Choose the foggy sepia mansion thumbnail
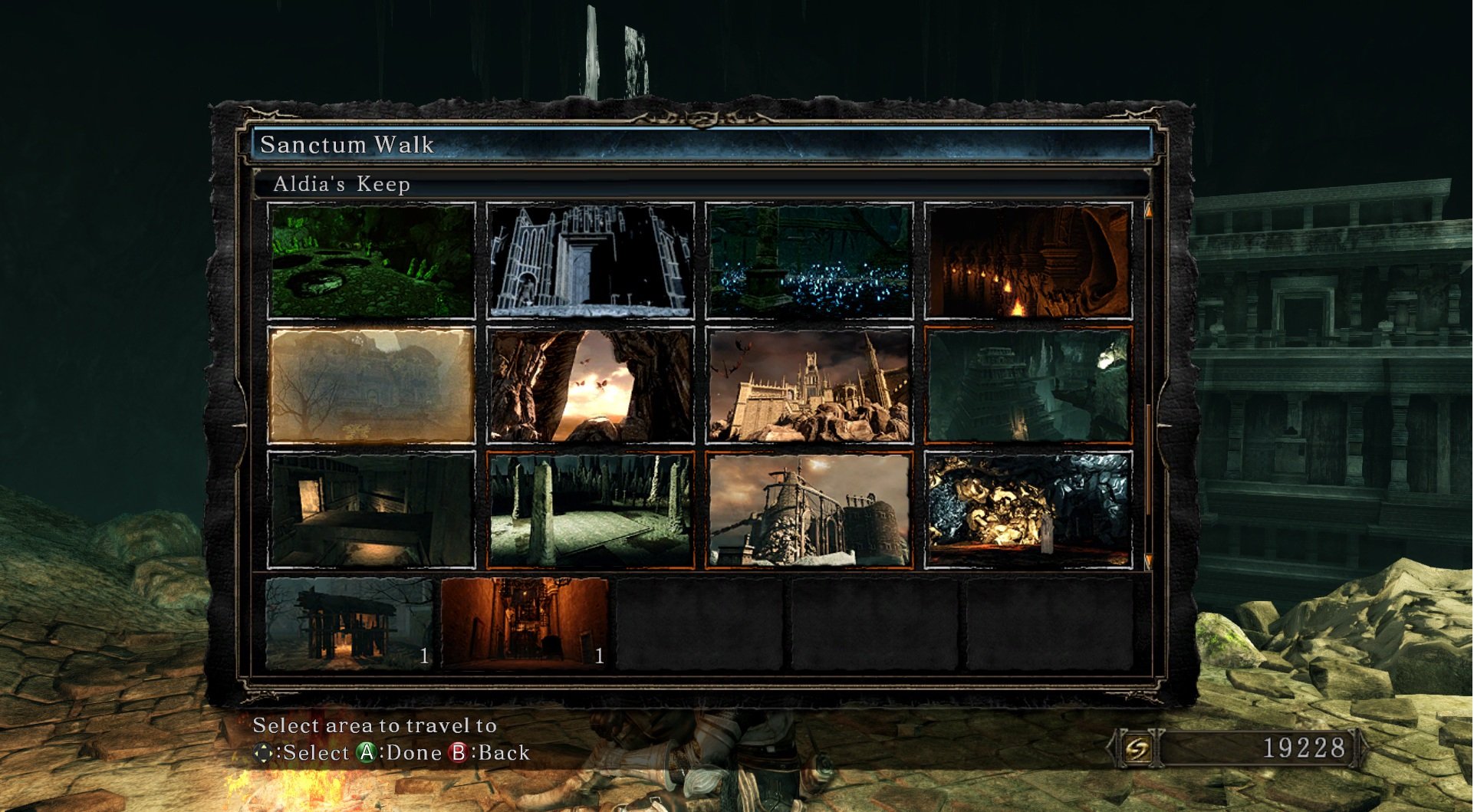Screen dimensions: 1474x812 click(371, 385)
